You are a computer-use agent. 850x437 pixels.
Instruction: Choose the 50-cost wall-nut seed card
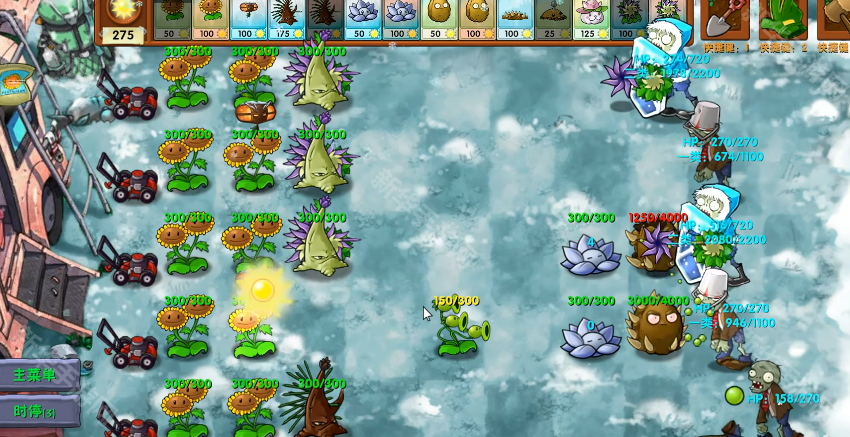(x=439, y=18)
